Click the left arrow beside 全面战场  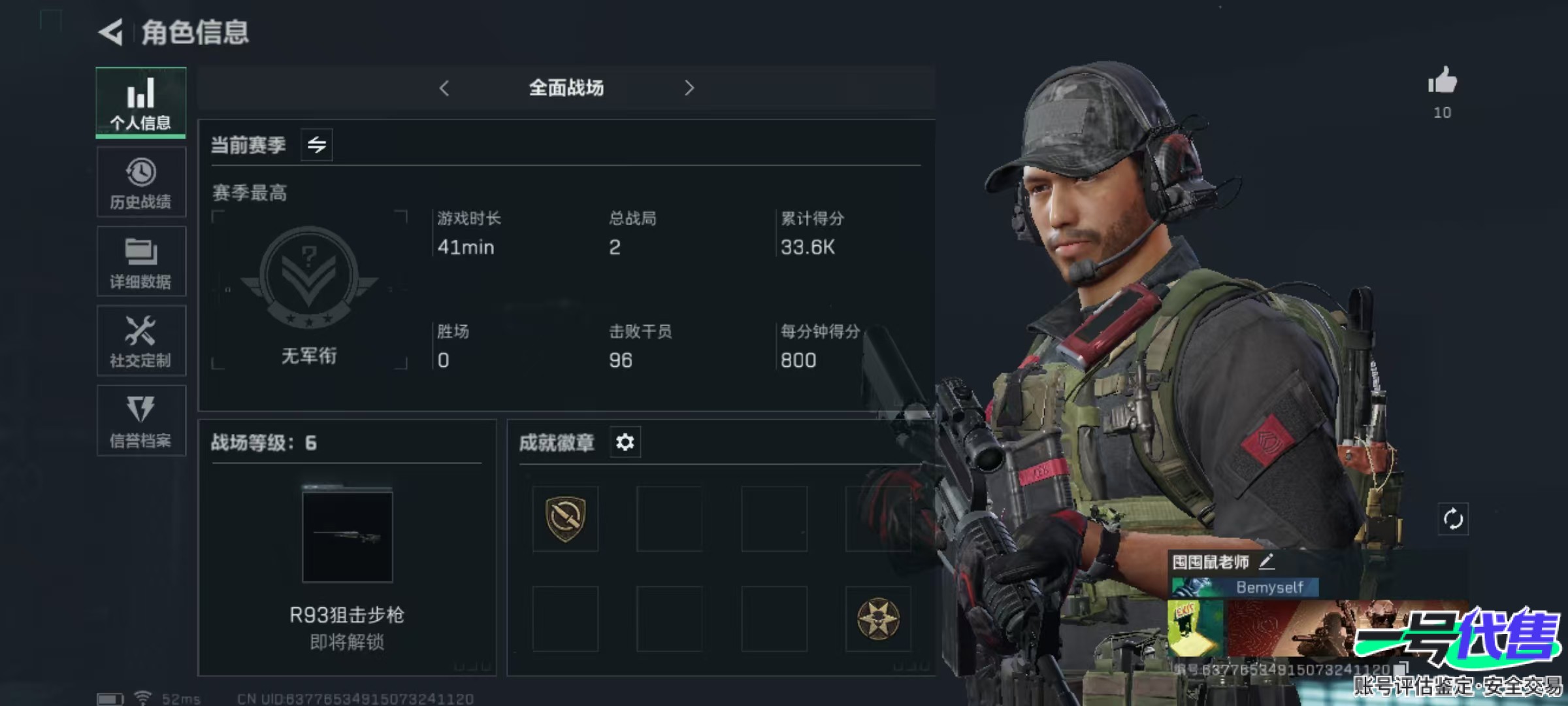click(444, 88)
